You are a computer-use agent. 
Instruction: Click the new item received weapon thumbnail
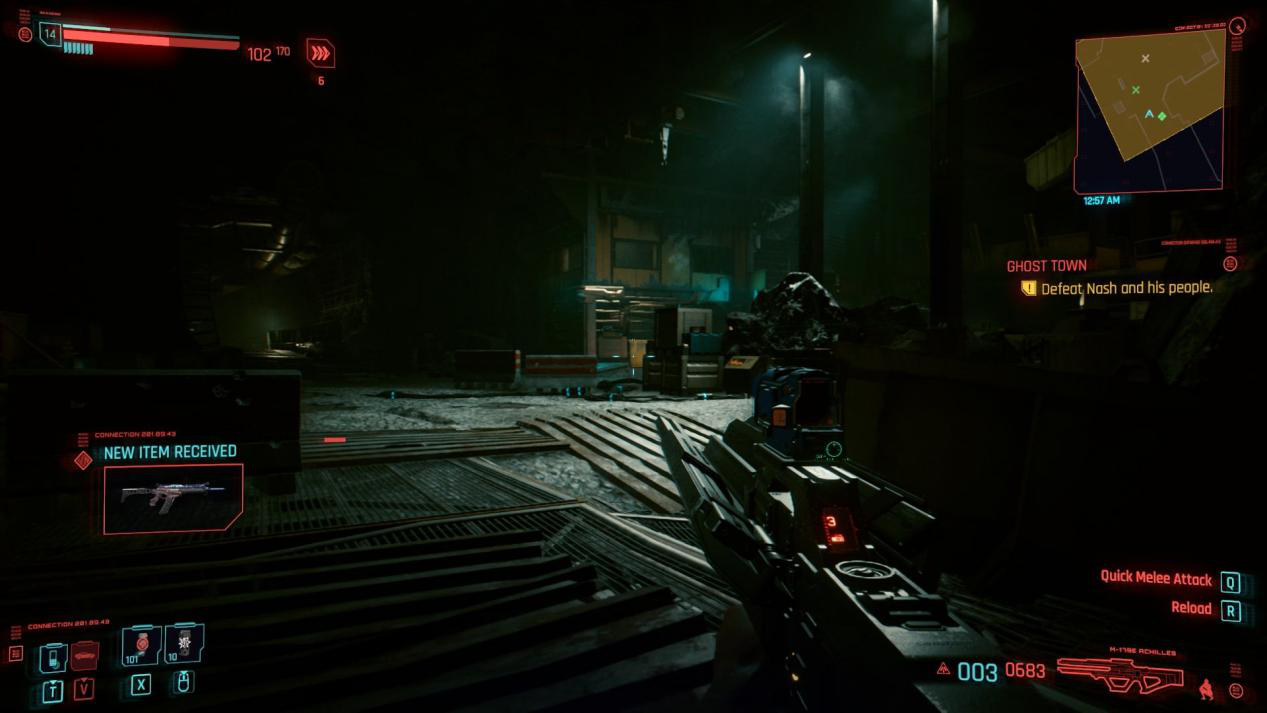(x=172, y=497)
